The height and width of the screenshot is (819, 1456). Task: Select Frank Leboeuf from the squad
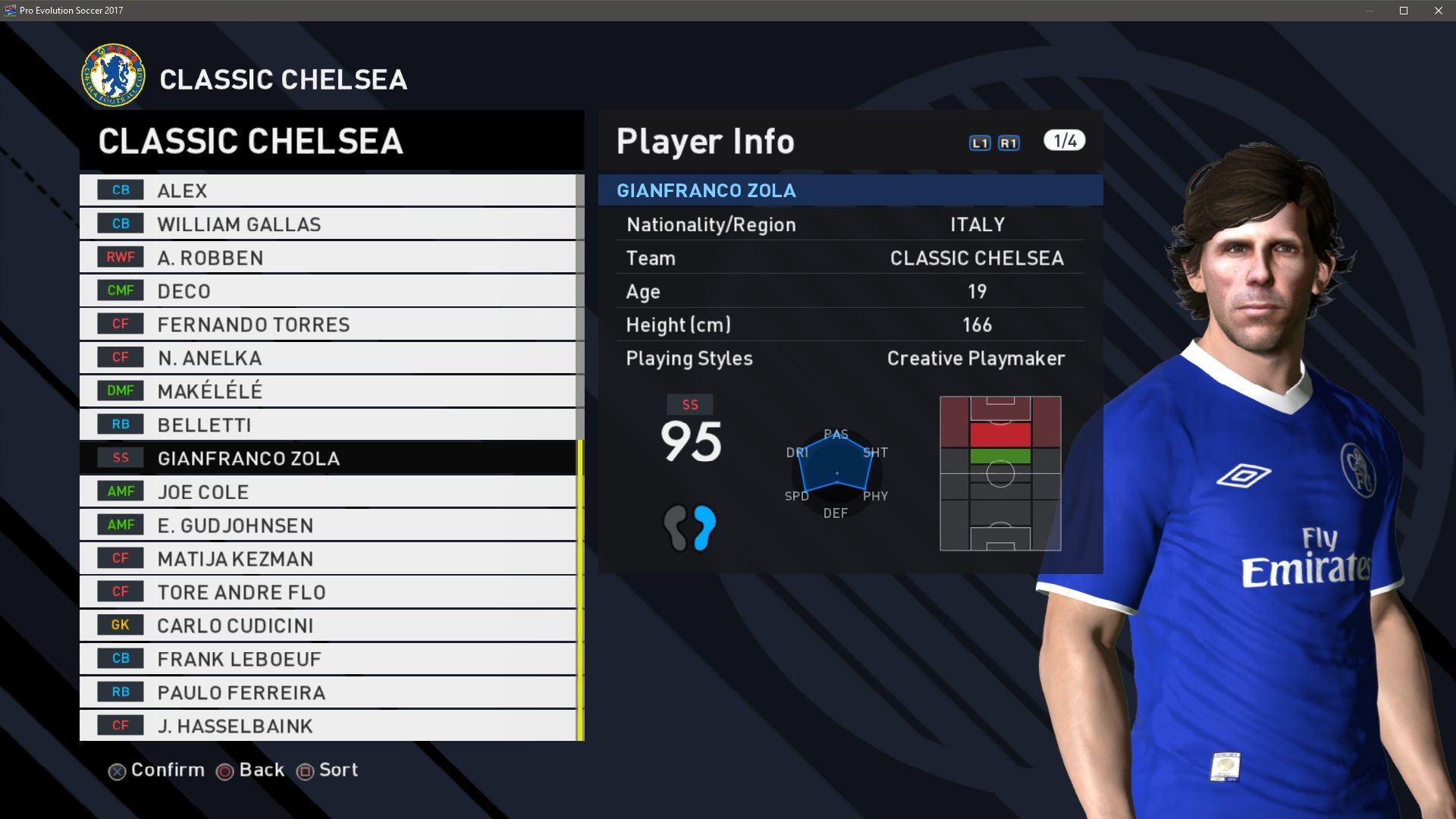pyautogui.click(x=328, y=658)
